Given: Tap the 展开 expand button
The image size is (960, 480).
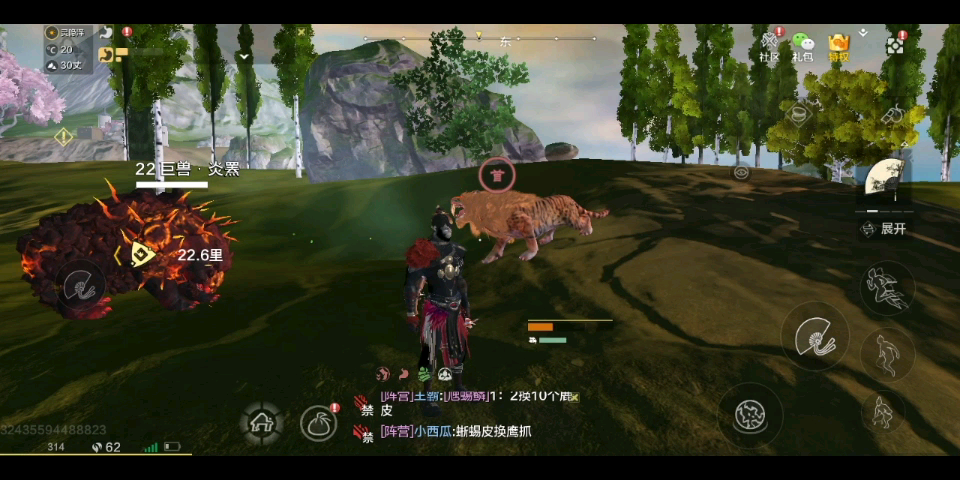Looking at the screenshot, I should click(884, 229).
